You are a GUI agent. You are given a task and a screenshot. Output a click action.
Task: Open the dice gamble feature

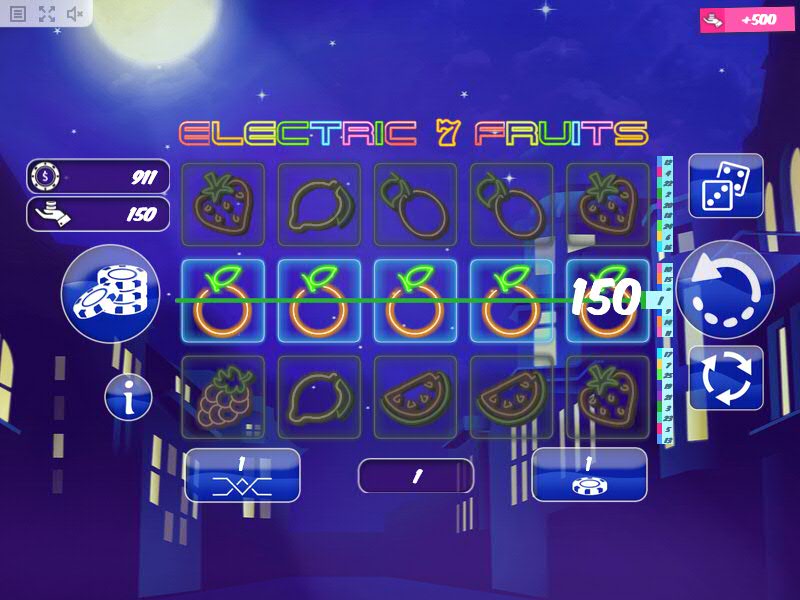pos(726,186)
